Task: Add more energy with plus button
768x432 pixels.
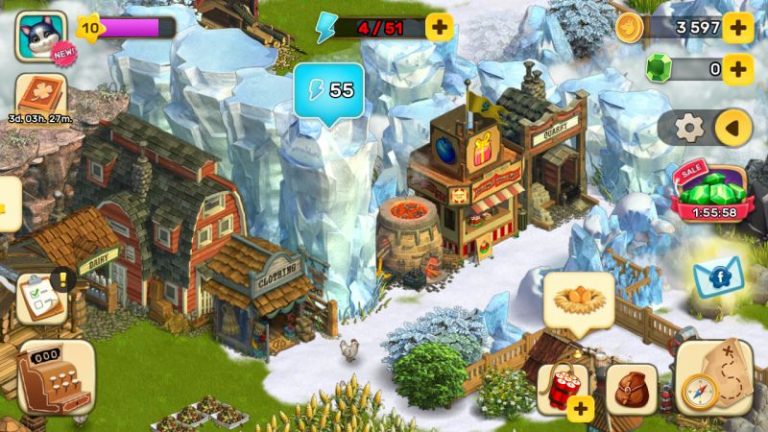Action: coord(439,27)
